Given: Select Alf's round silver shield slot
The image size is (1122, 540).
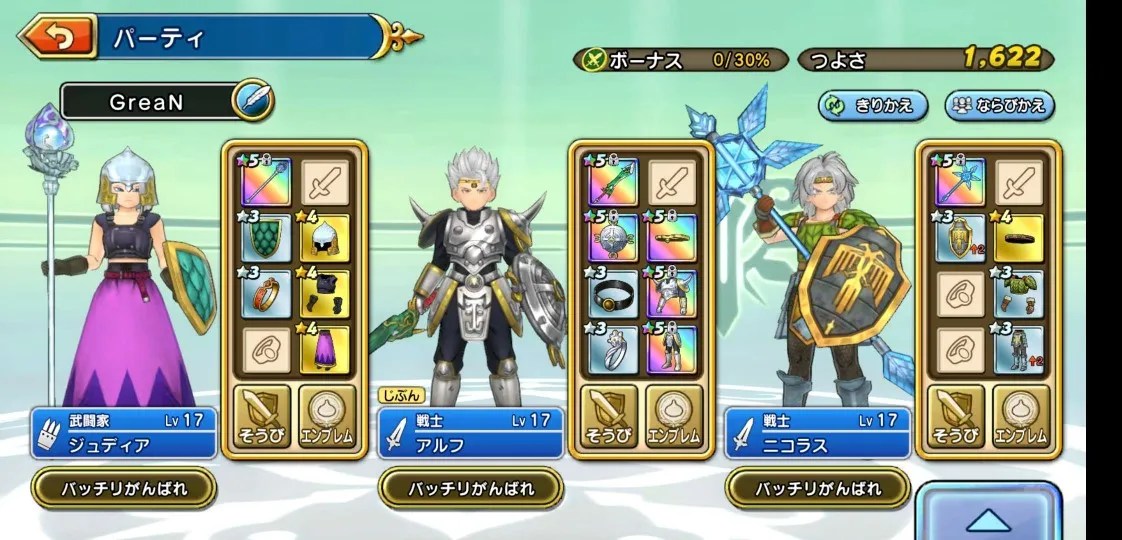Looking at the screenshot, I should click(x=613, y=237).
